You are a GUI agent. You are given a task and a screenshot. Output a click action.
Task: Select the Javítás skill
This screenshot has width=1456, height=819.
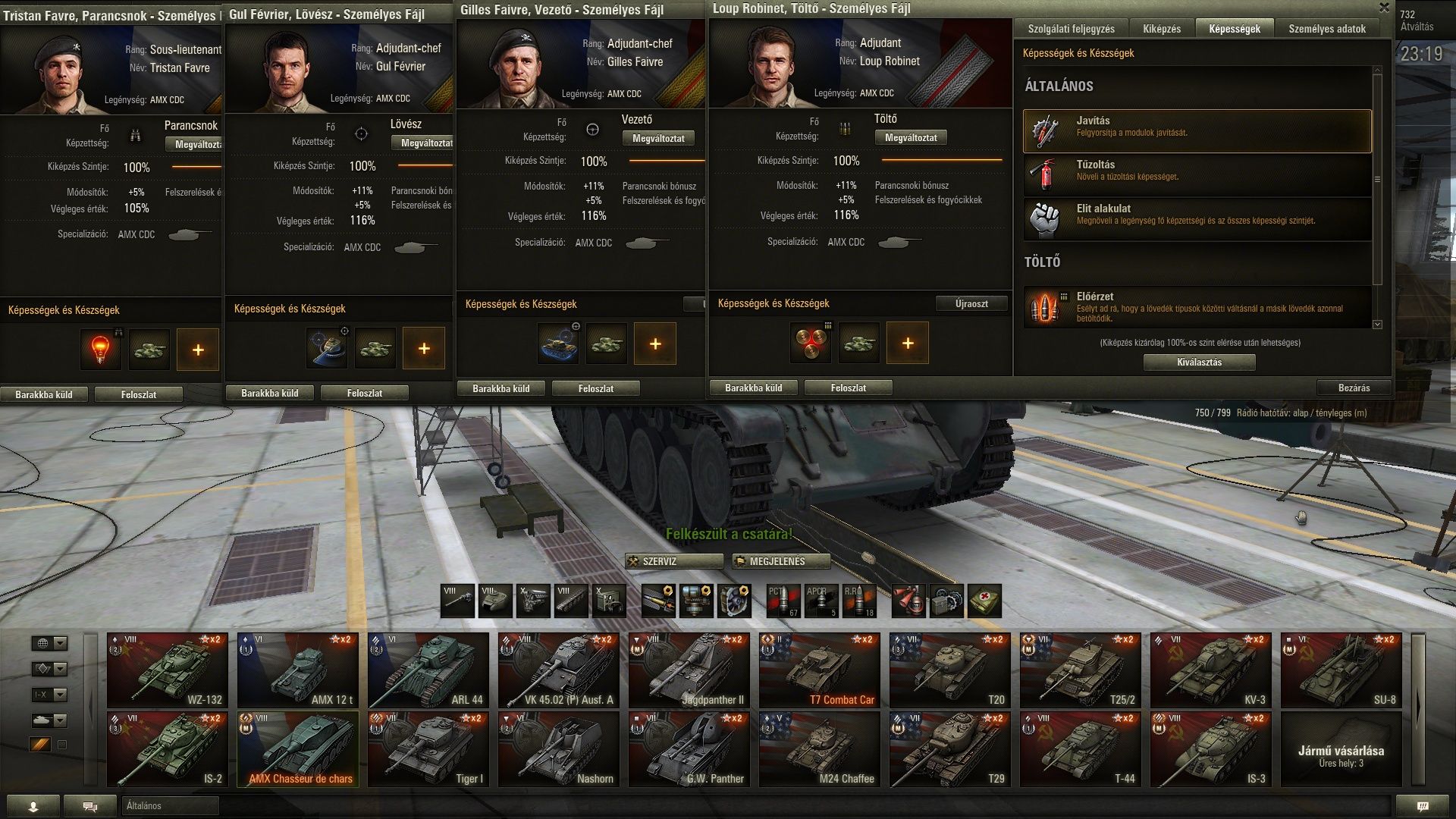(x=1197, y=131)
